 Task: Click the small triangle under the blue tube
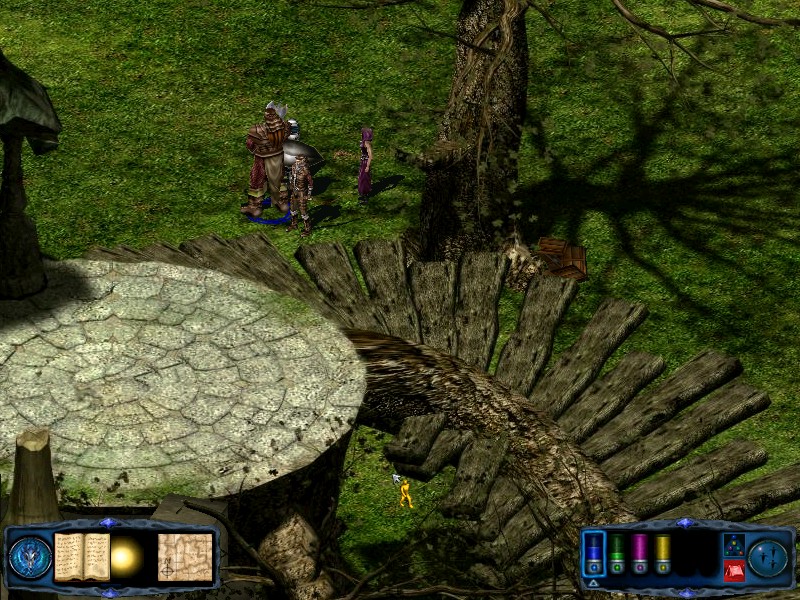(593, 581)
